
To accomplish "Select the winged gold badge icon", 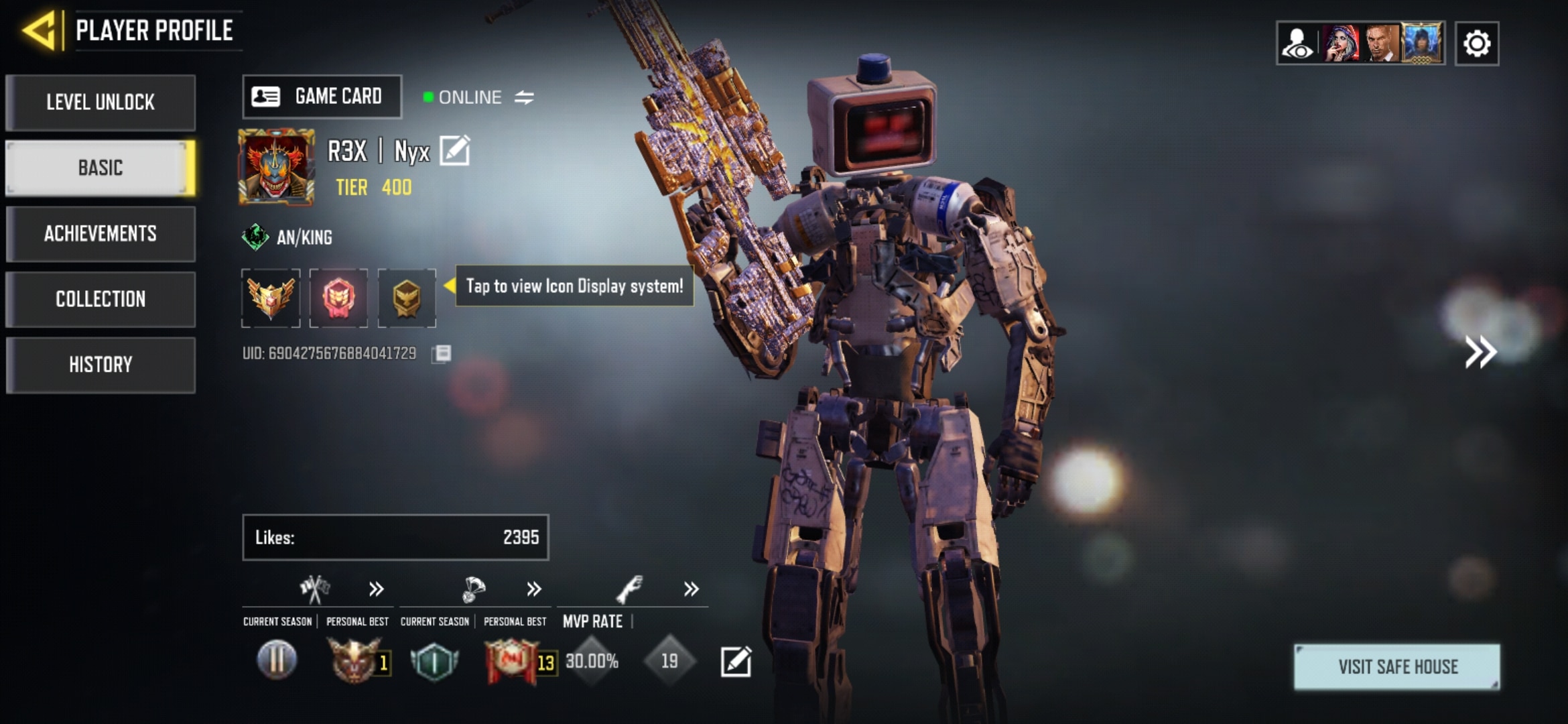I will coord(271,298).
